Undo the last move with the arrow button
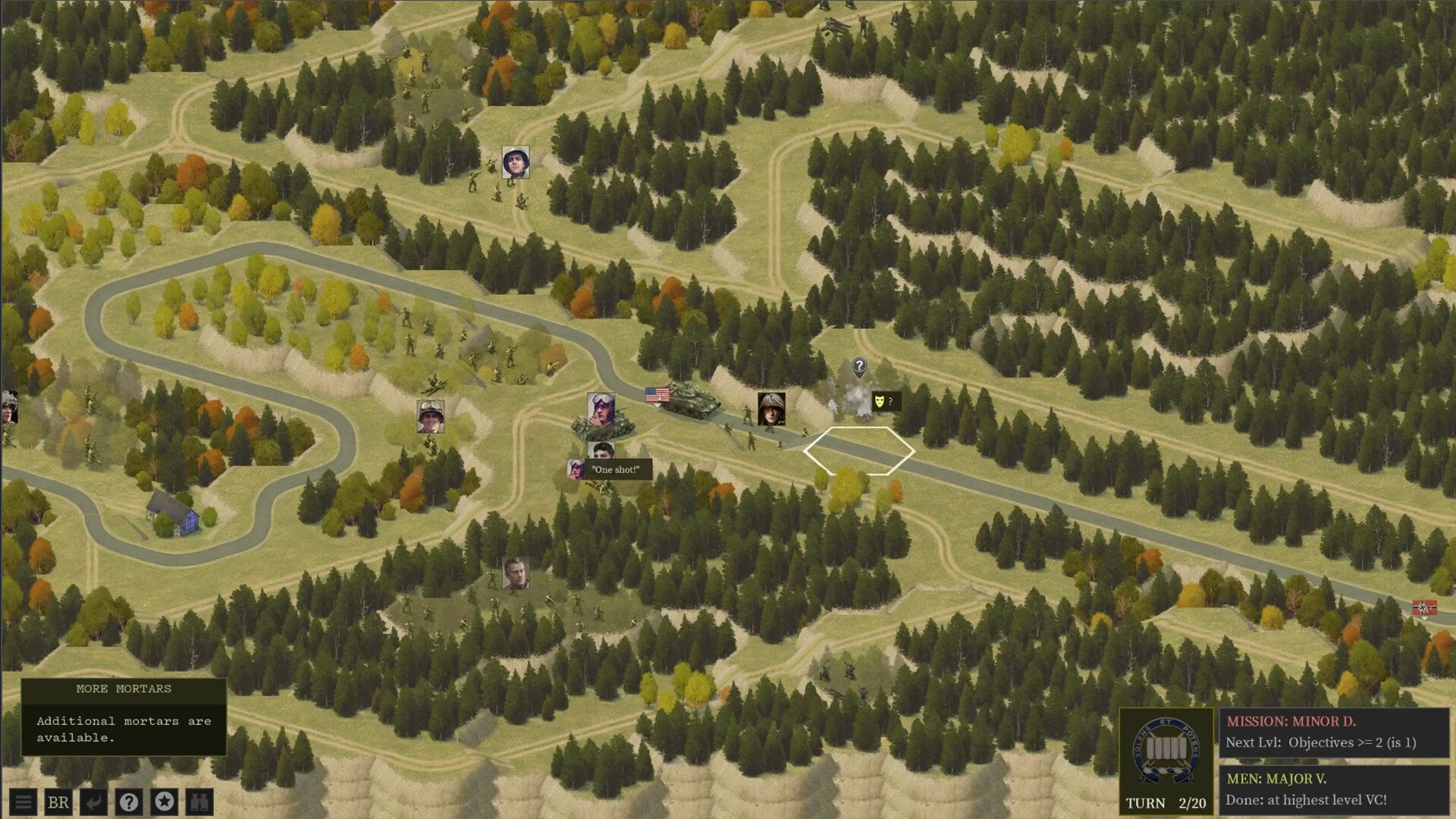 (94, 802)
